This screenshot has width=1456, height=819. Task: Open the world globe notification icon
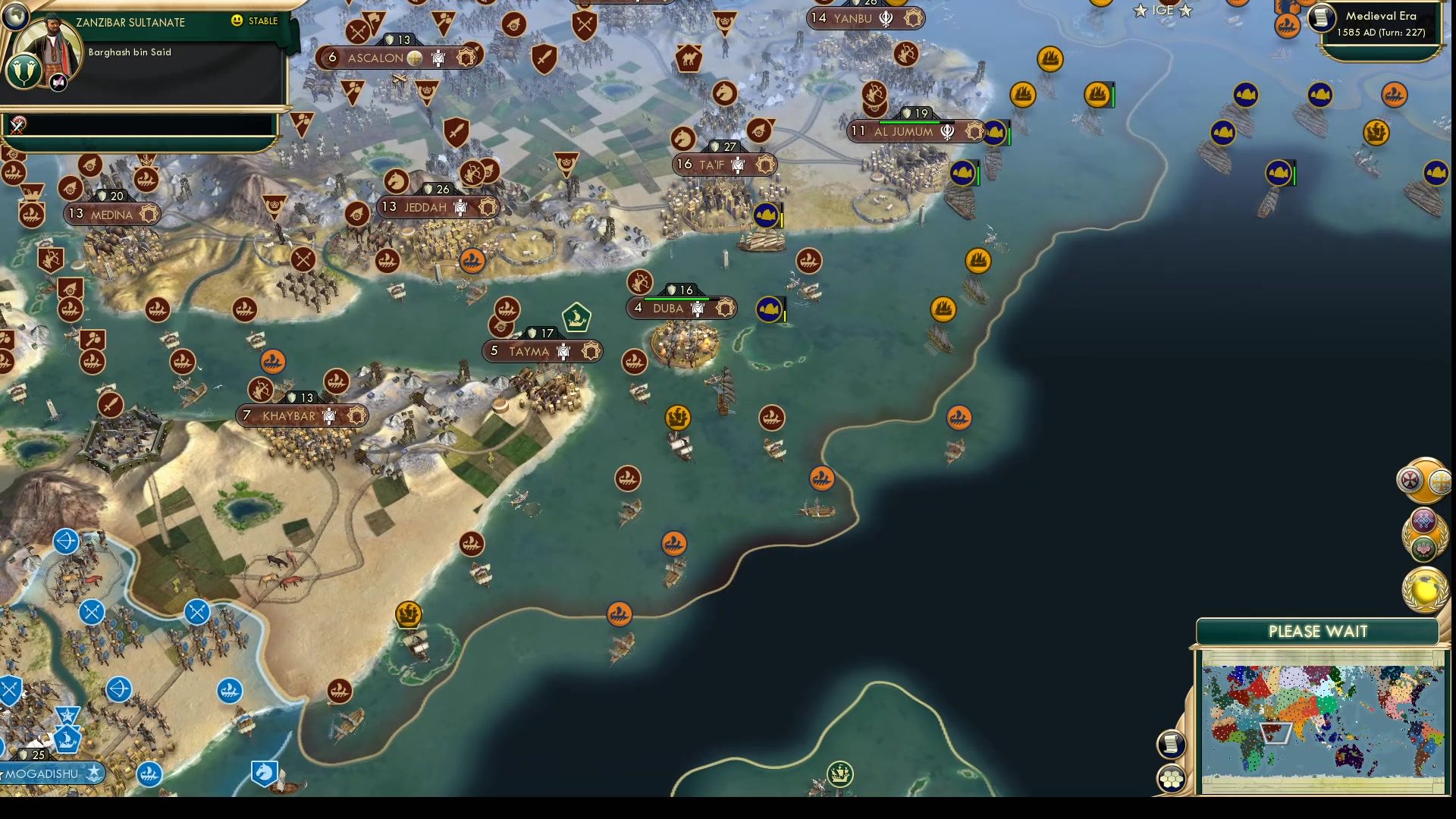click(1426, 588)
